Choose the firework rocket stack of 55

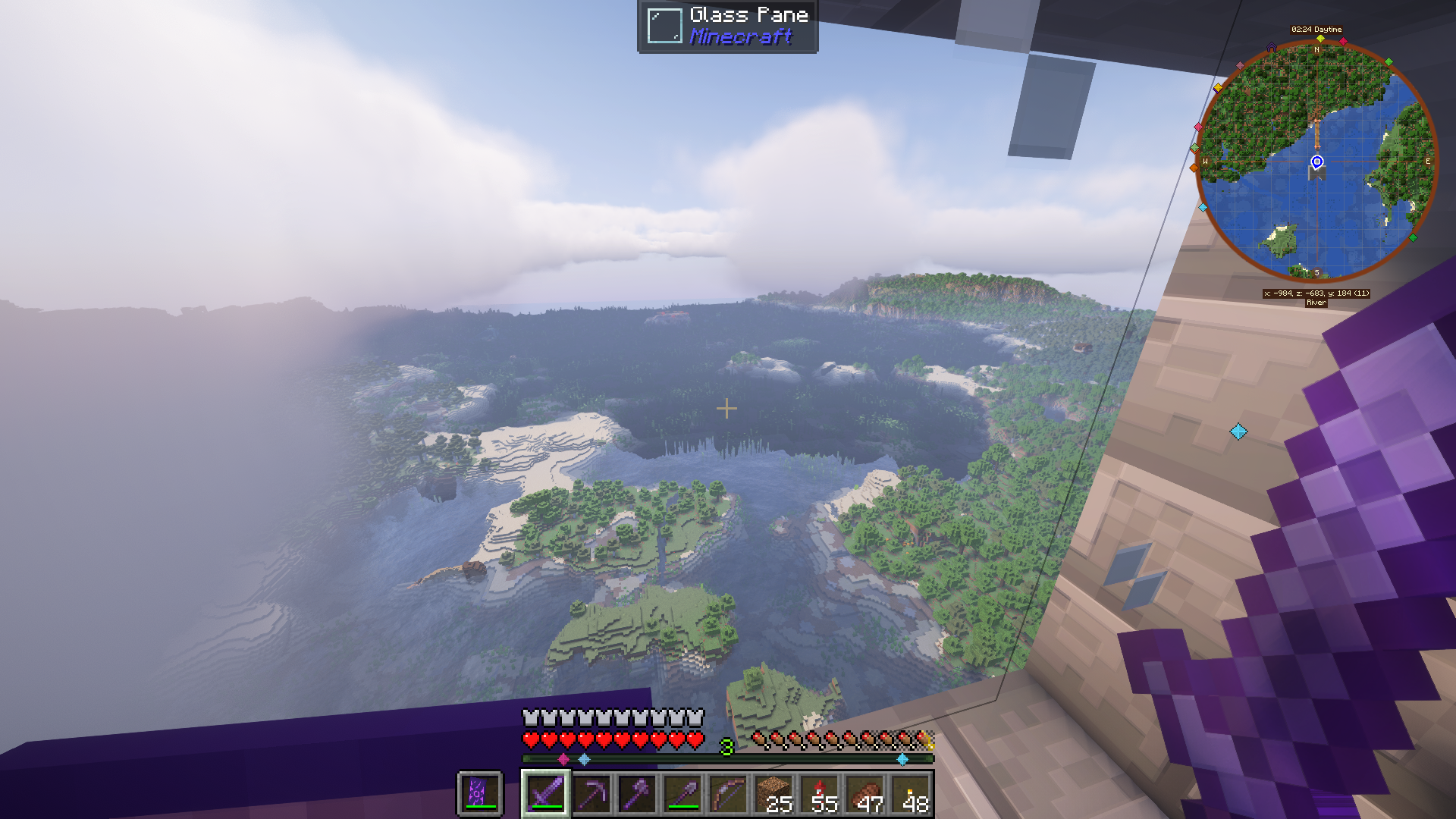pos(820,794)
